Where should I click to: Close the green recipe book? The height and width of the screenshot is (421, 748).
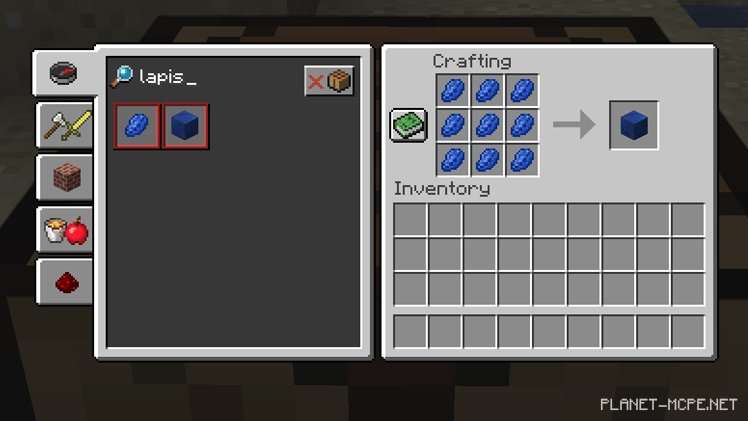coord(409,125)
